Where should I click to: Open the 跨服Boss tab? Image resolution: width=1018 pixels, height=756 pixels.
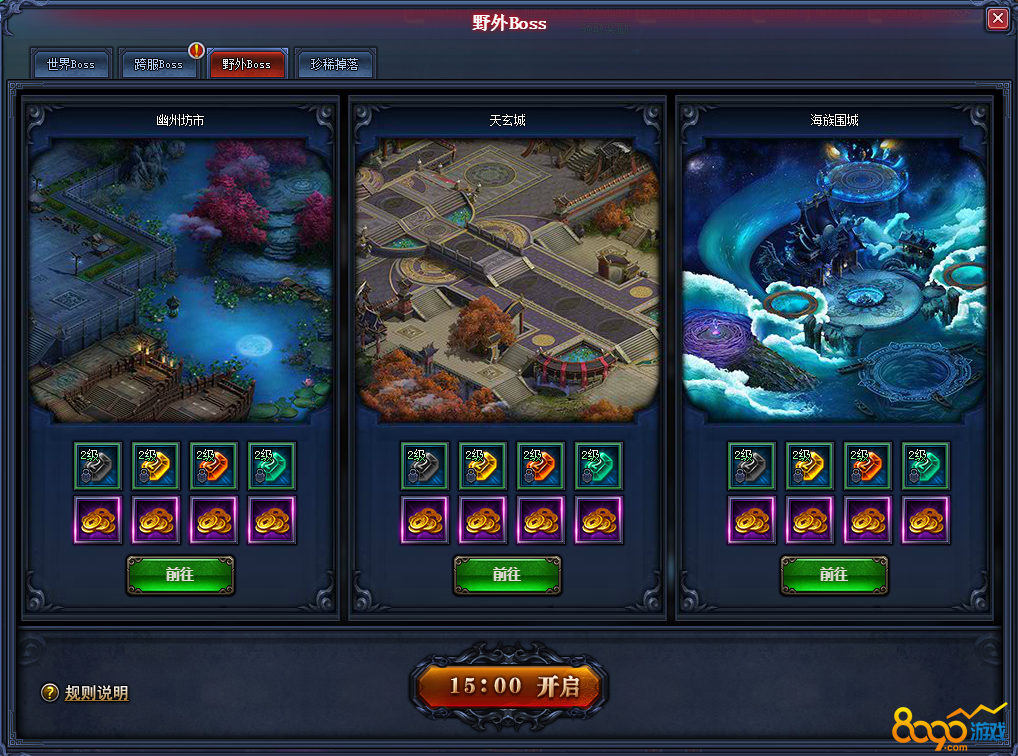pyautogui.click(x=159, y=64)
